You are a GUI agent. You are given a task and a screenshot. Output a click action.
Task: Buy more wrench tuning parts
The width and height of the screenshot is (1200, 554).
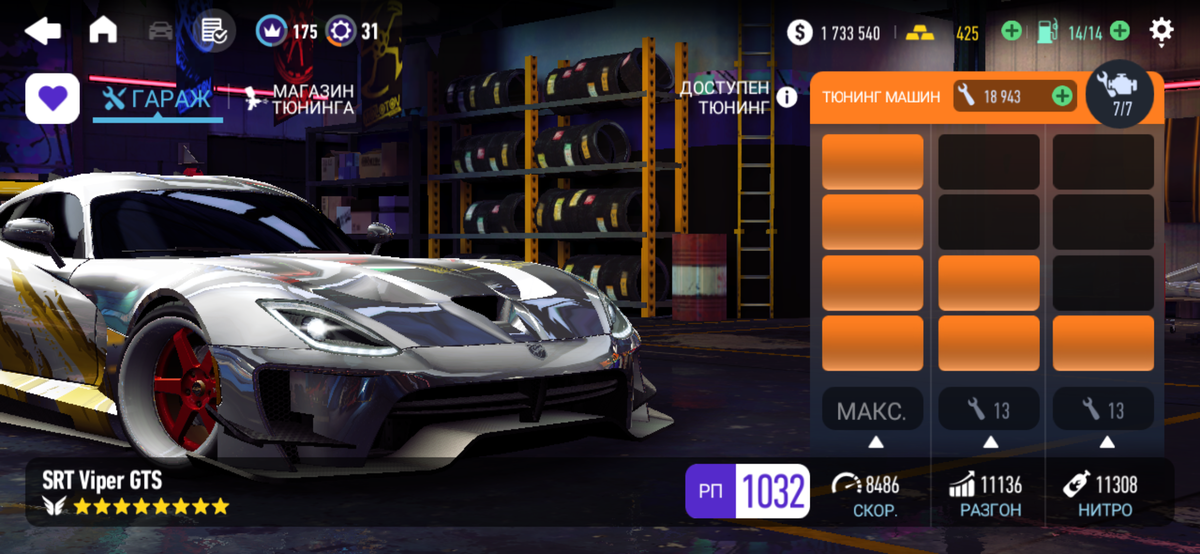click(1062, 96)
